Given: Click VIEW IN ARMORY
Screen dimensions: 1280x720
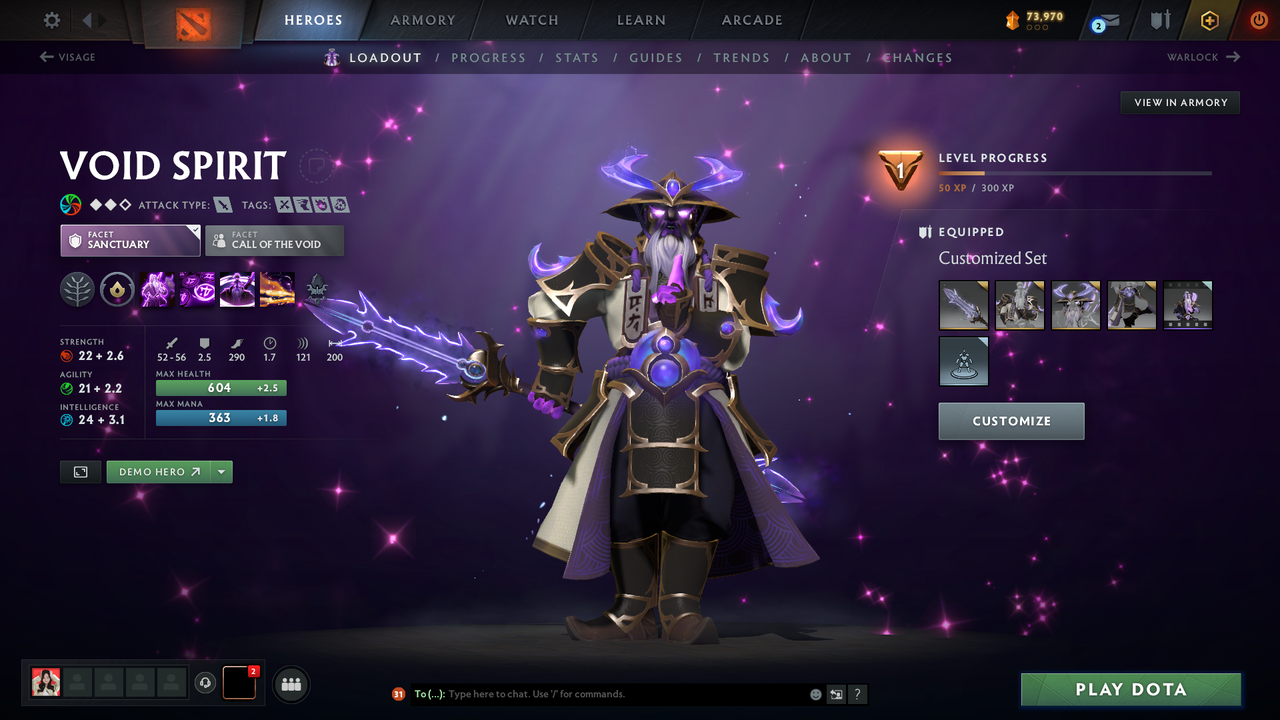Looking at the screenshot, I should click(x=1179, y=102).
